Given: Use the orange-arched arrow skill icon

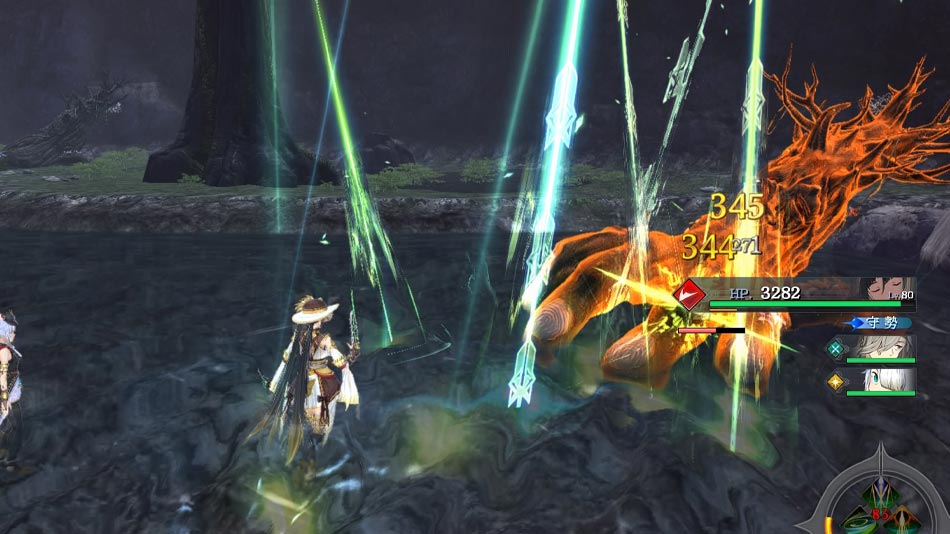Looking at the screenshot, I should point(902,520).
